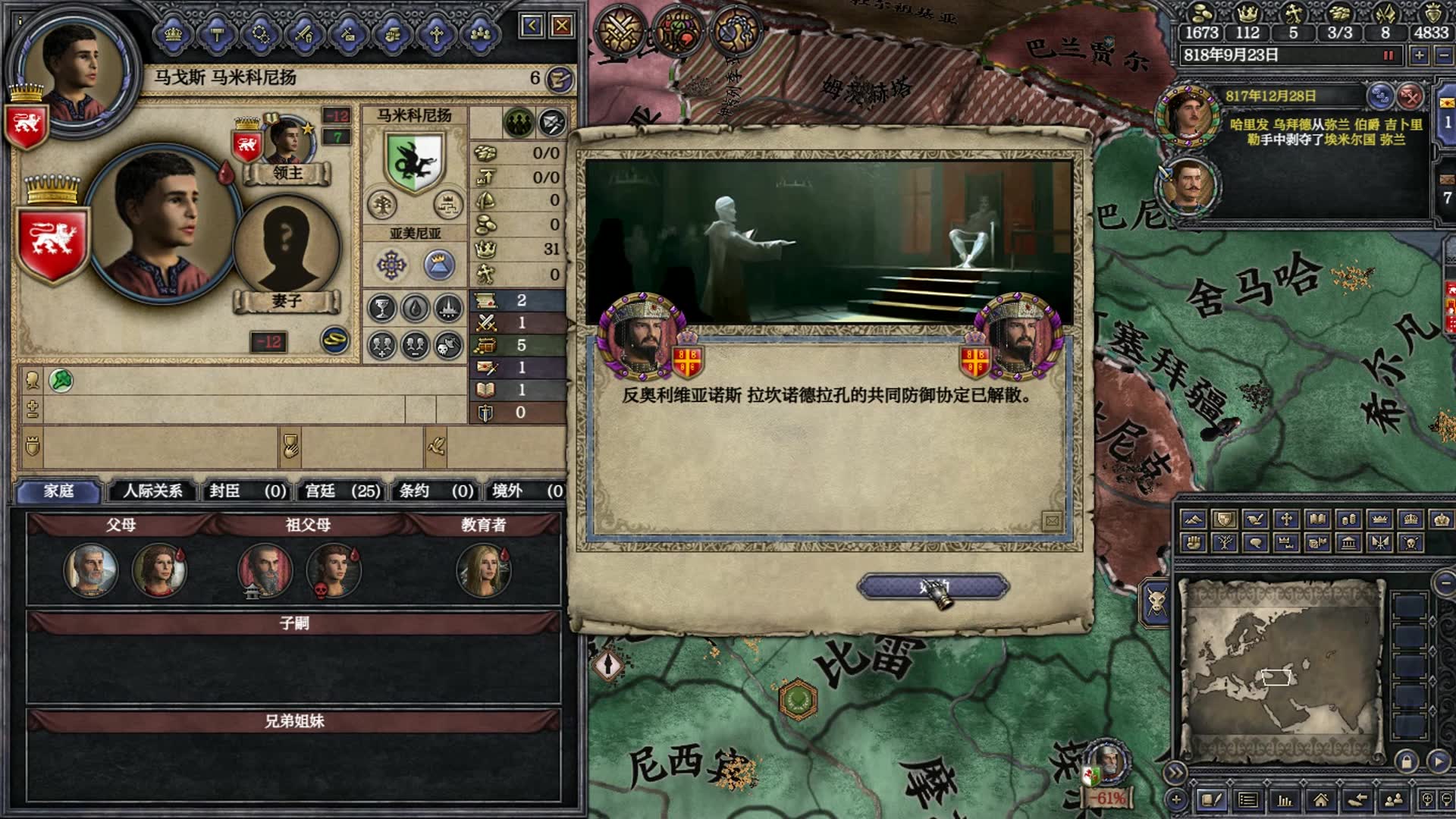
Task: Increase game speed with the plus button
Action: (1419, 55)
